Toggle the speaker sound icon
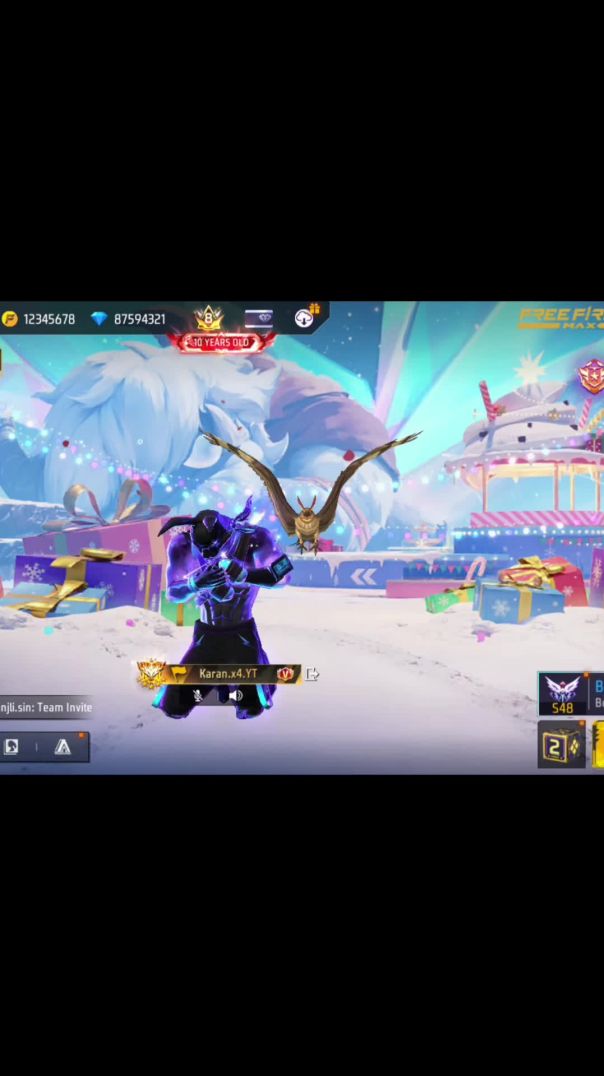Image resolution: width=604 pixels, height=1076 pixels. [x=236, y=696]
